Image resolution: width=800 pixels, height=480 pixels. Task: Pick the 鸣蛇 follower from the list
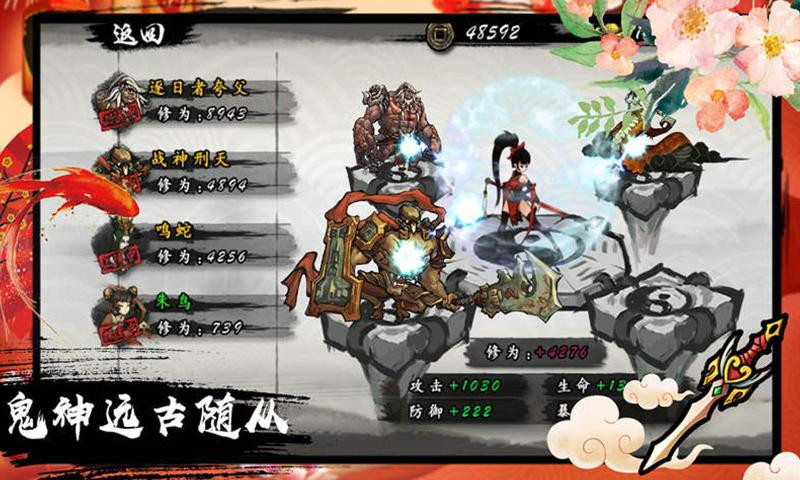195,242
